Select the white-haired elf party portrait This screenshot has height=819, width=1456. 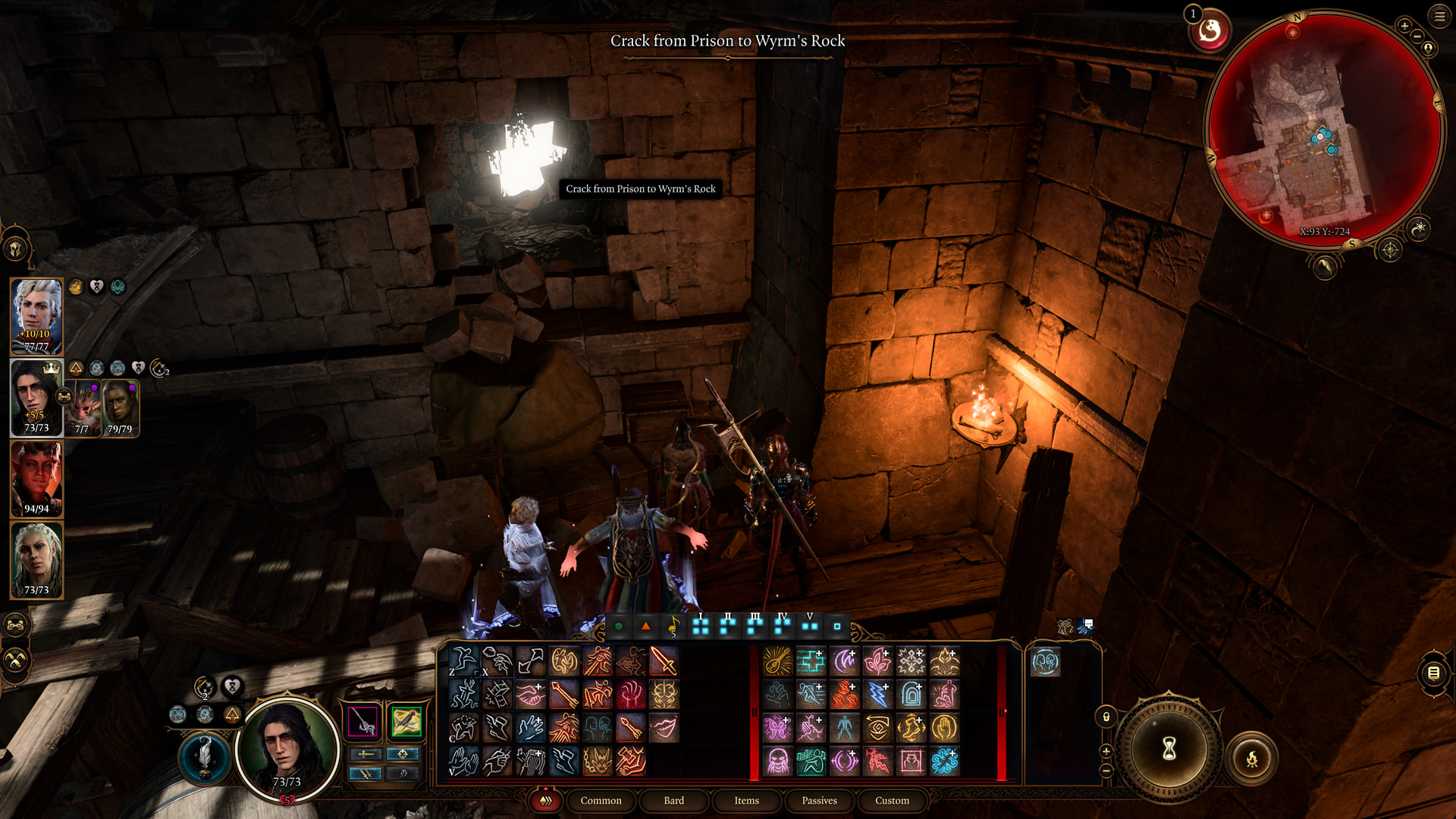point(36,316)
